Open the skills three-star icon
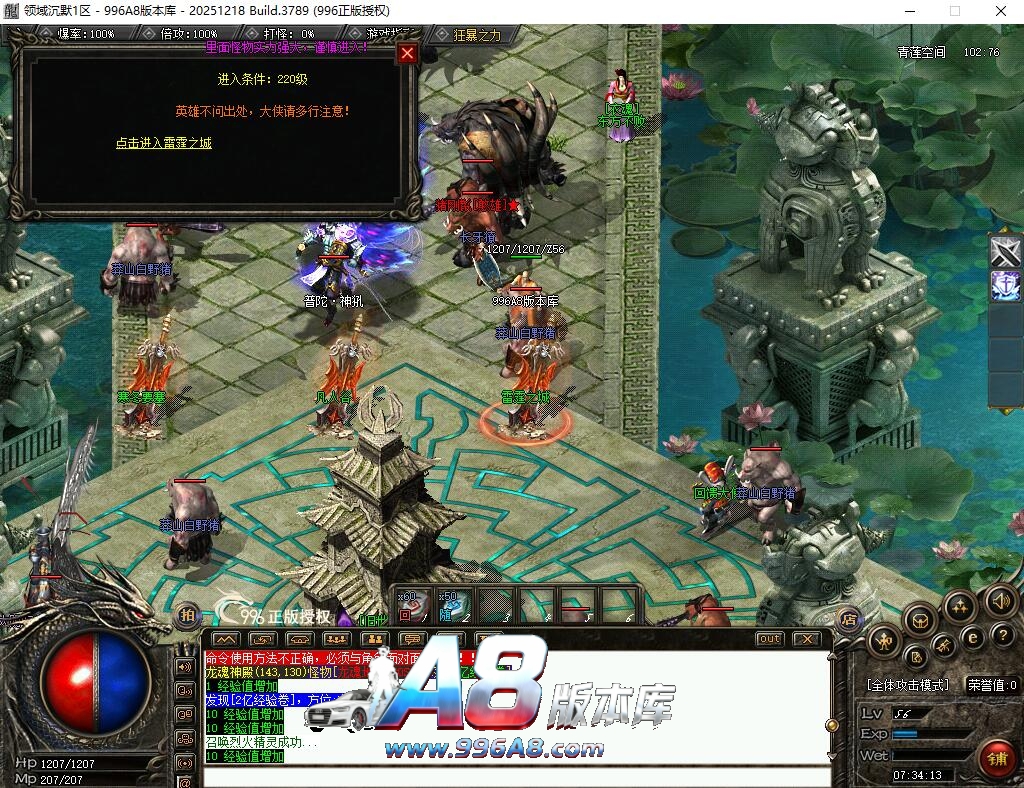 pyautogui.click(x=959, y=606)
